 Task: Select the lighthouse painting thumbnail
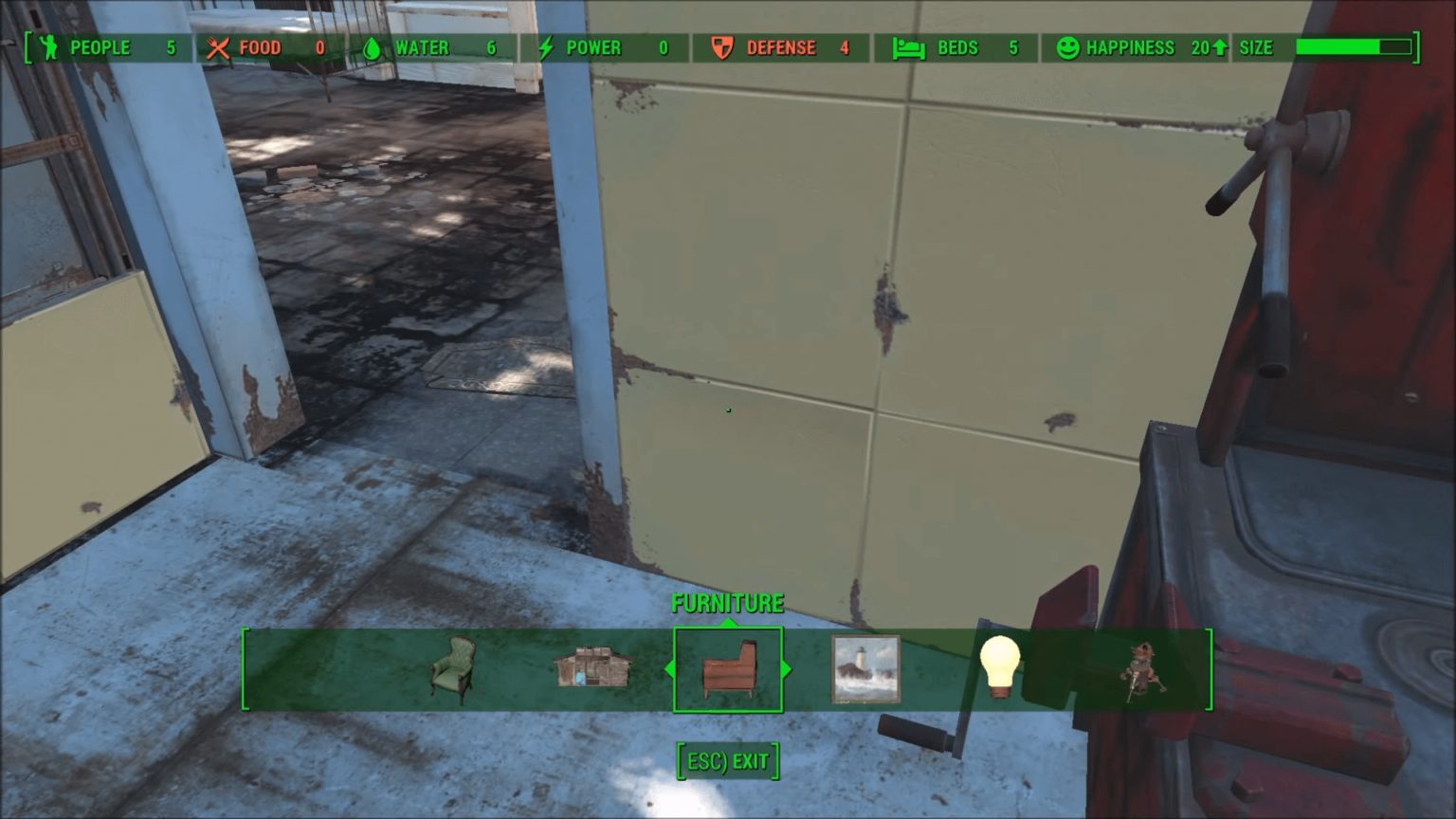click(864, 670)
